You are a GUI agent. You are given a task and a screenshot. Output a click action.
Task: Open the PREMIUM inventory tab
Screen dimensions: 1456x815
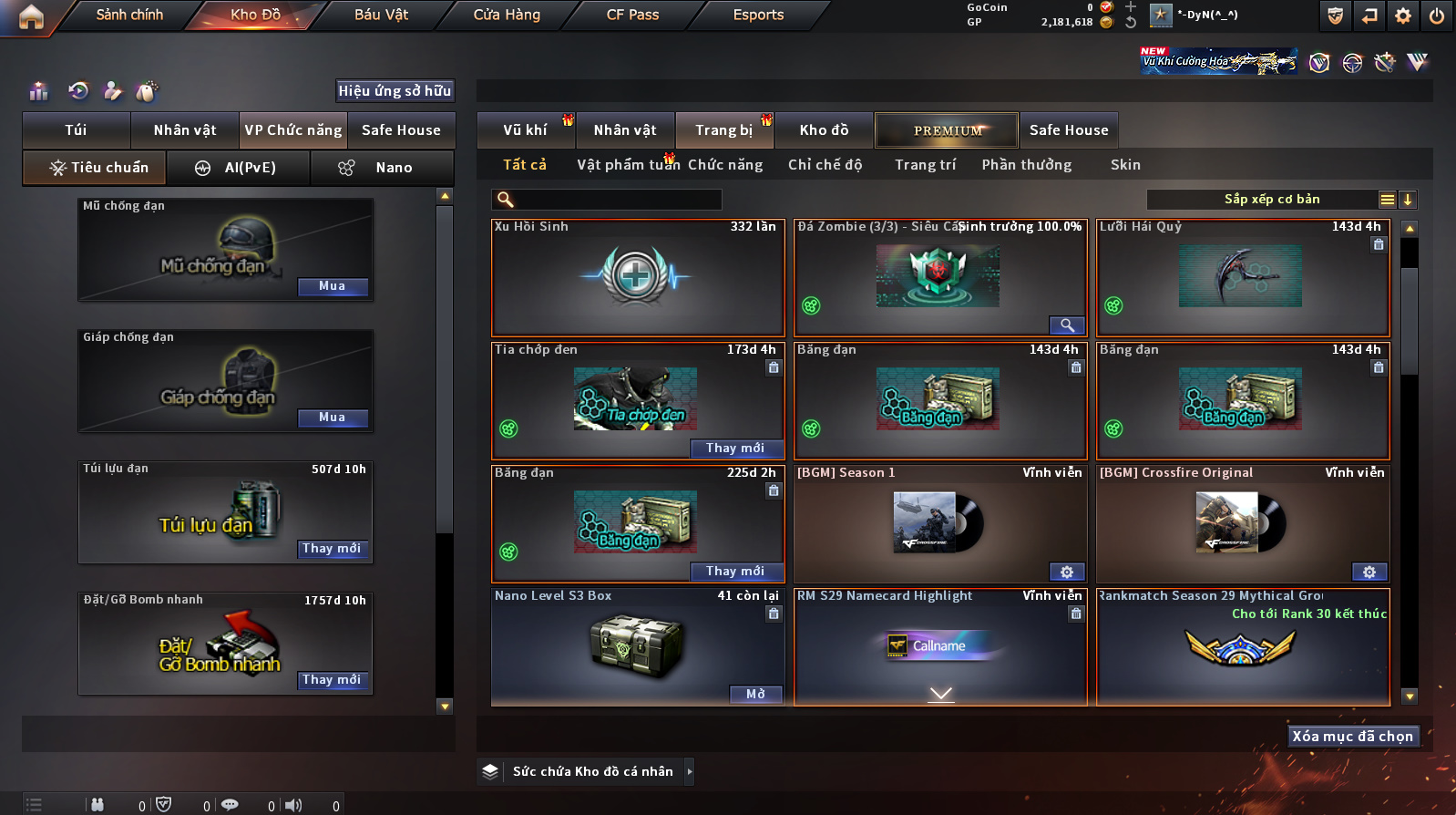tap(947, 130)
